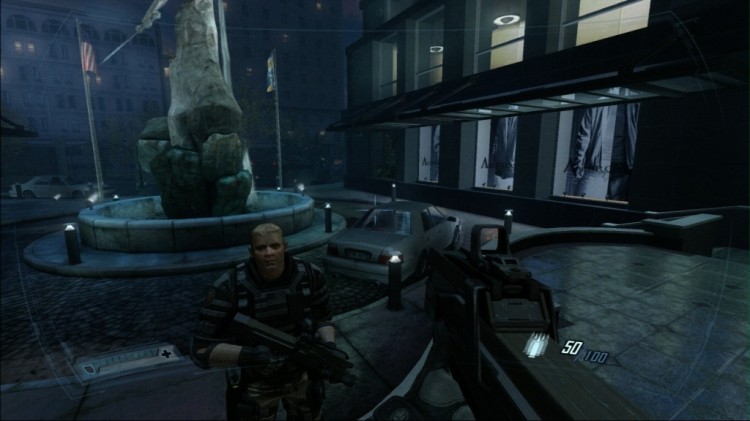Image resolution: width=750 pixels, height=421 pixels.
Task: Select the health cross icon
Action: 164,352
